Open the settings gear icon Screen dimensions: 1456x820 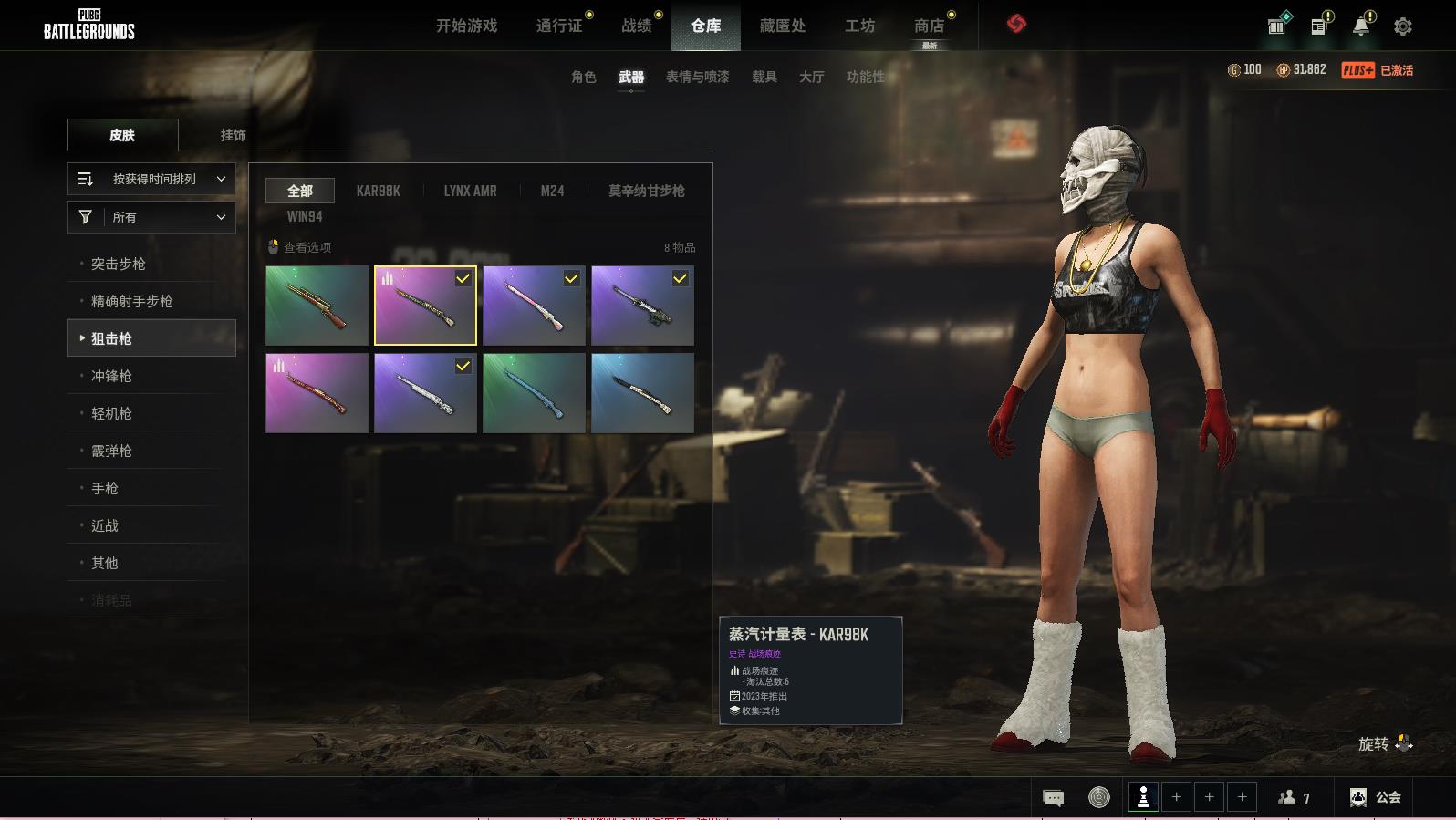(x=1403, y=26)
